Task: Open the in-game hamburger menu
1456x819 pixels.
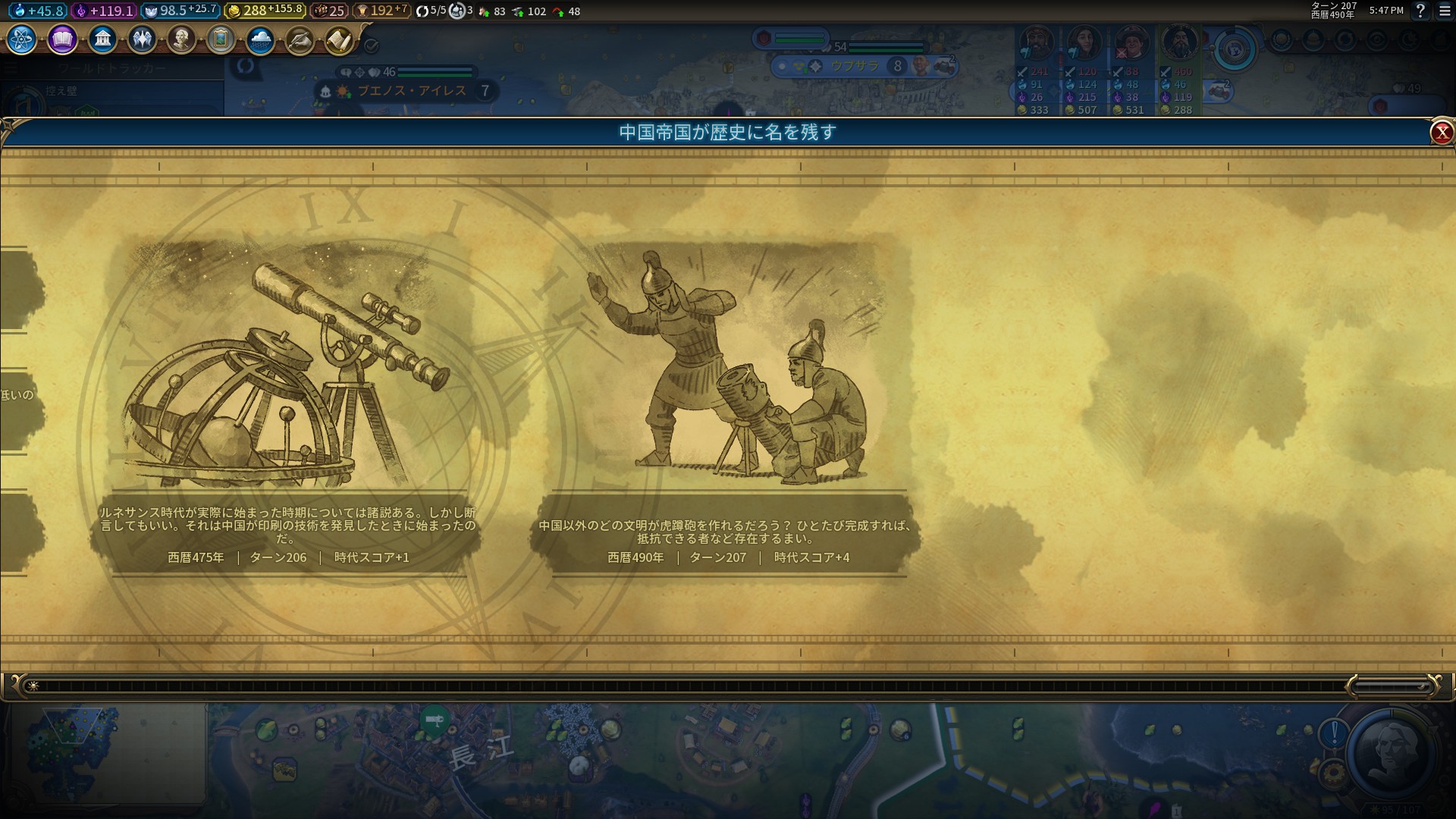Action: pos(1442,11)
